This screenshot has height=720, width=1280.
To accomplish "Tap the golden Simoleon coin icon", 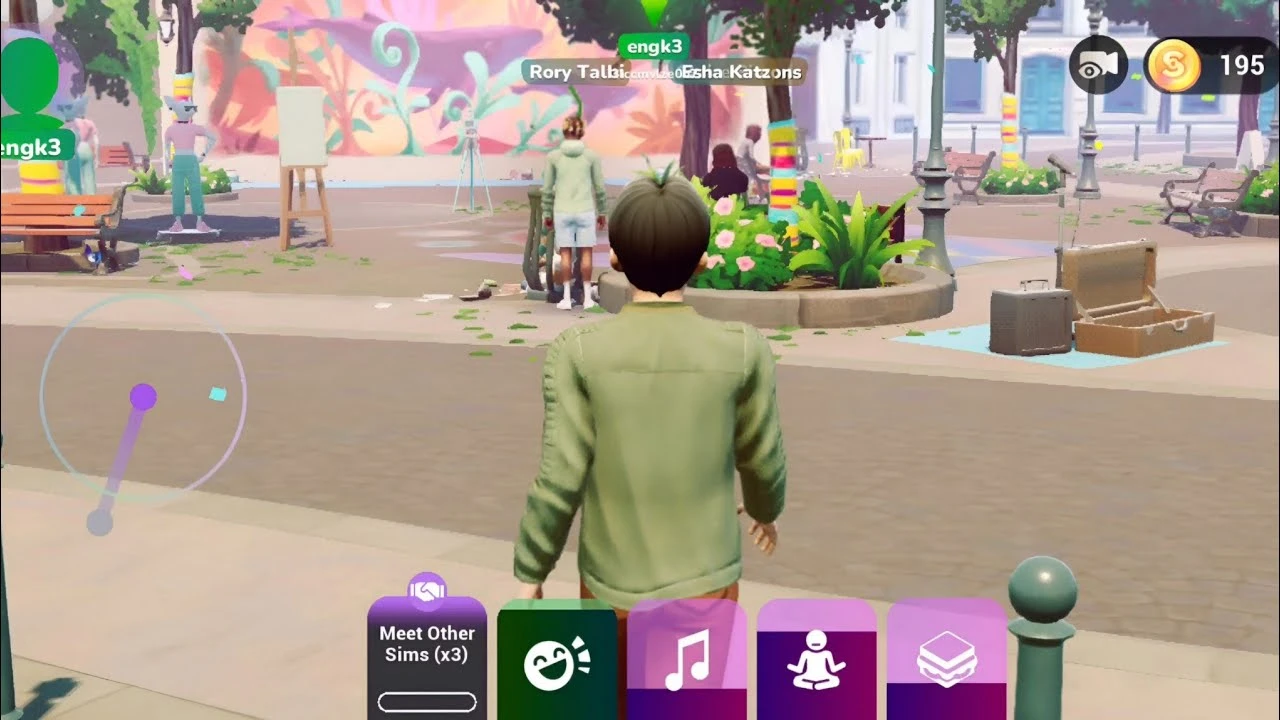I will (1172, 63).
